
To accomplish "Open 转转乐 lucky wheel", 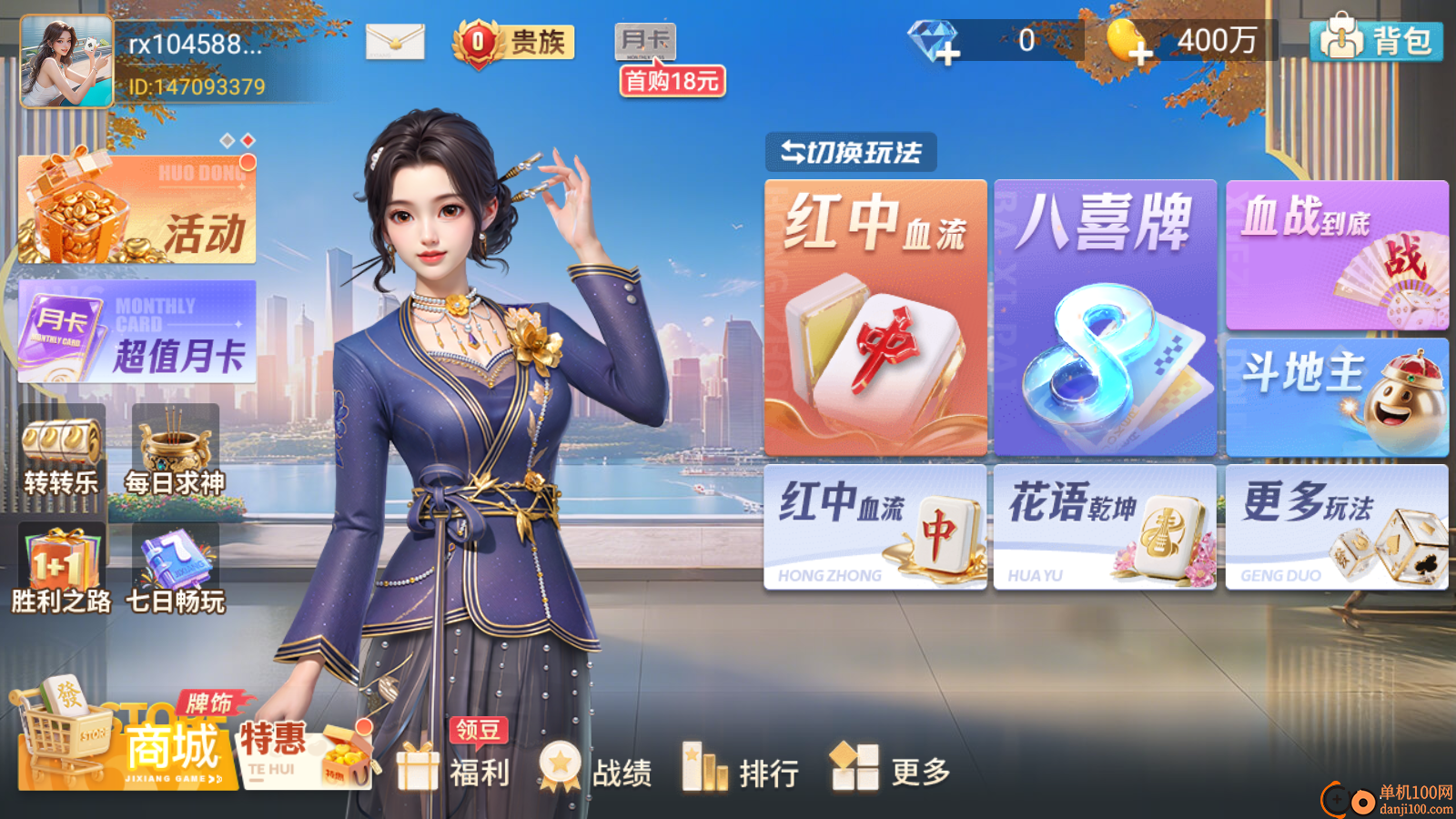I will [x=60, y=452].
